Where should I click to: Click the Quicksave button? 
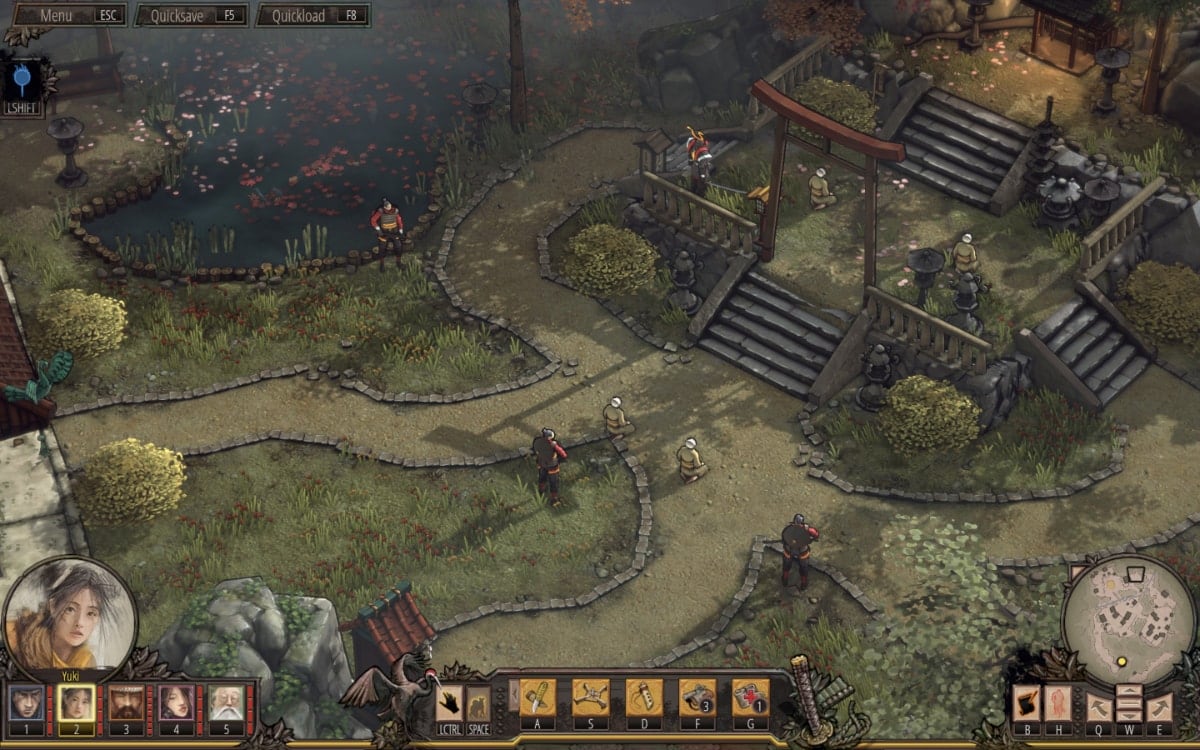[x=192, y=16]
